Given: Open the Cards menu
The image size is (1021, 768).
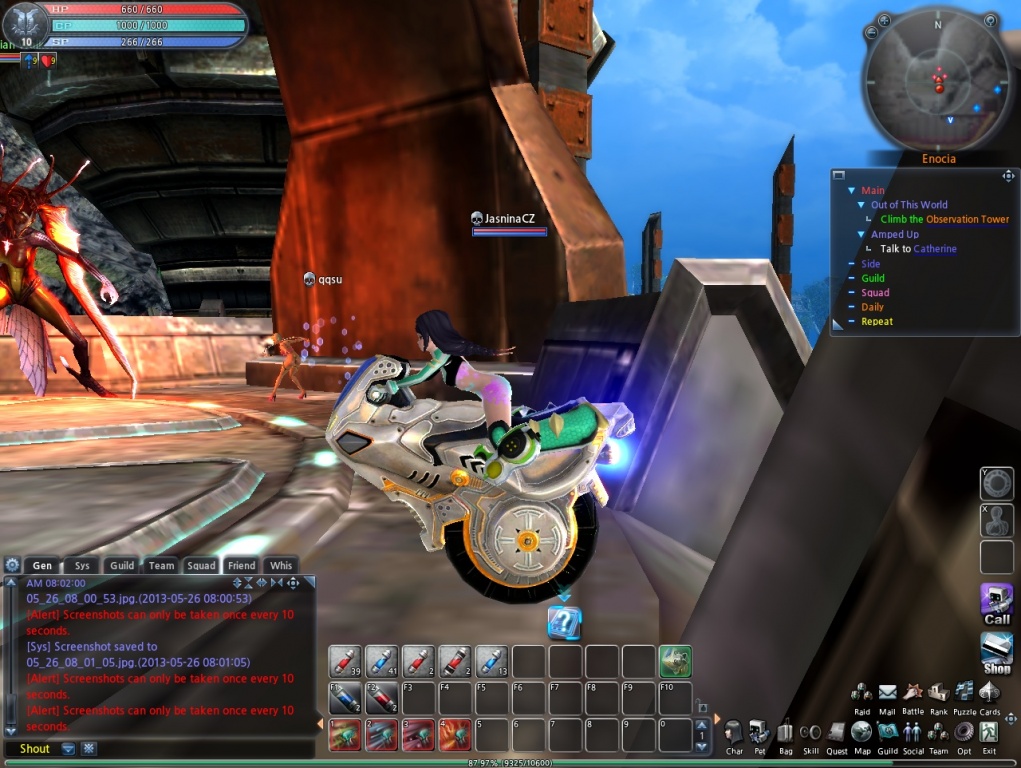Looking at the screenshot, I should click(989, 693).
